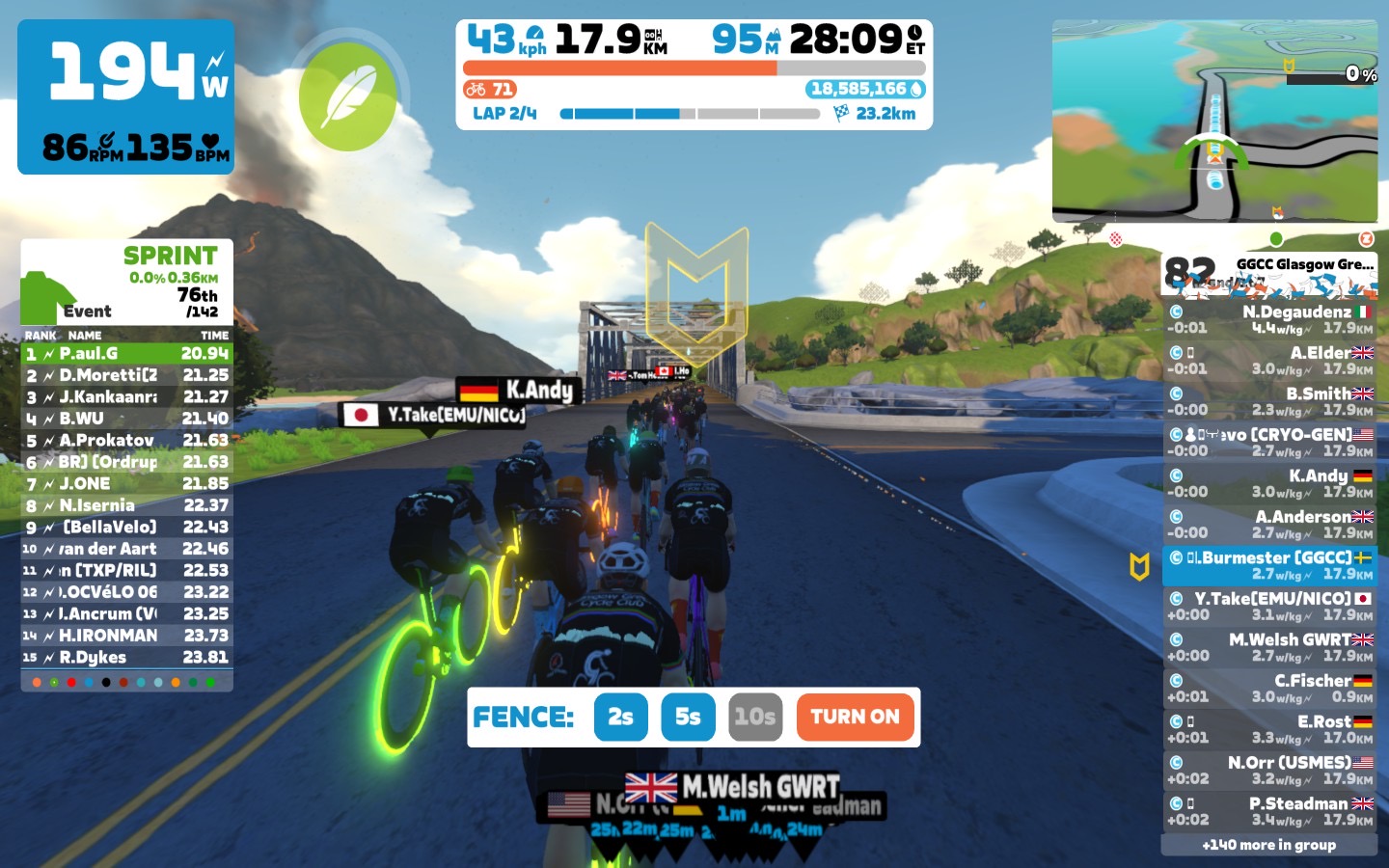Choose the 5s fence option
Screen dimensions: 1389x868
click(688, 717)
